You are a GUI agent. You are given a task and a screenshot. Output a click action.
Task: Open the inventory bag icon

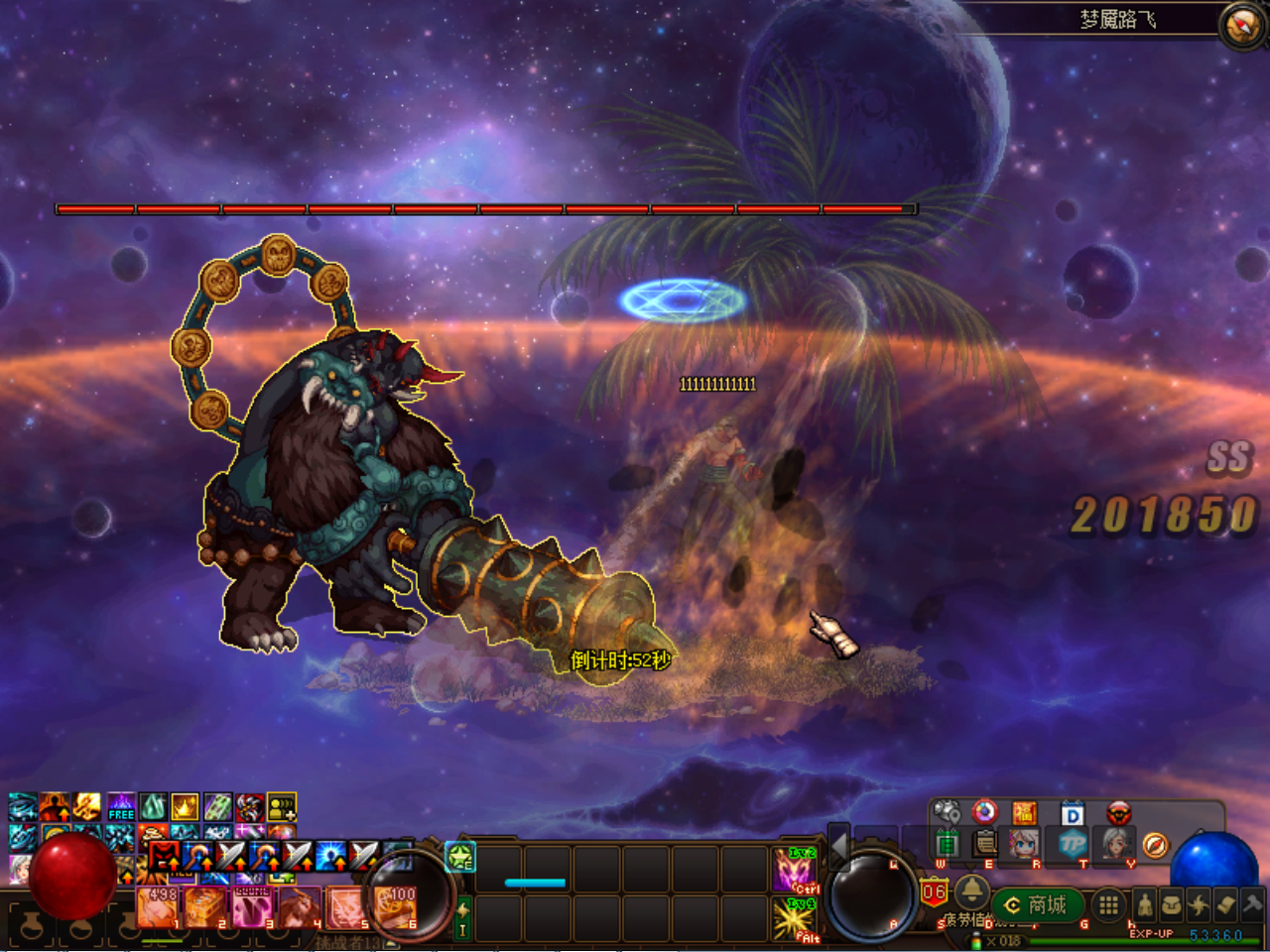point(1172,904)
